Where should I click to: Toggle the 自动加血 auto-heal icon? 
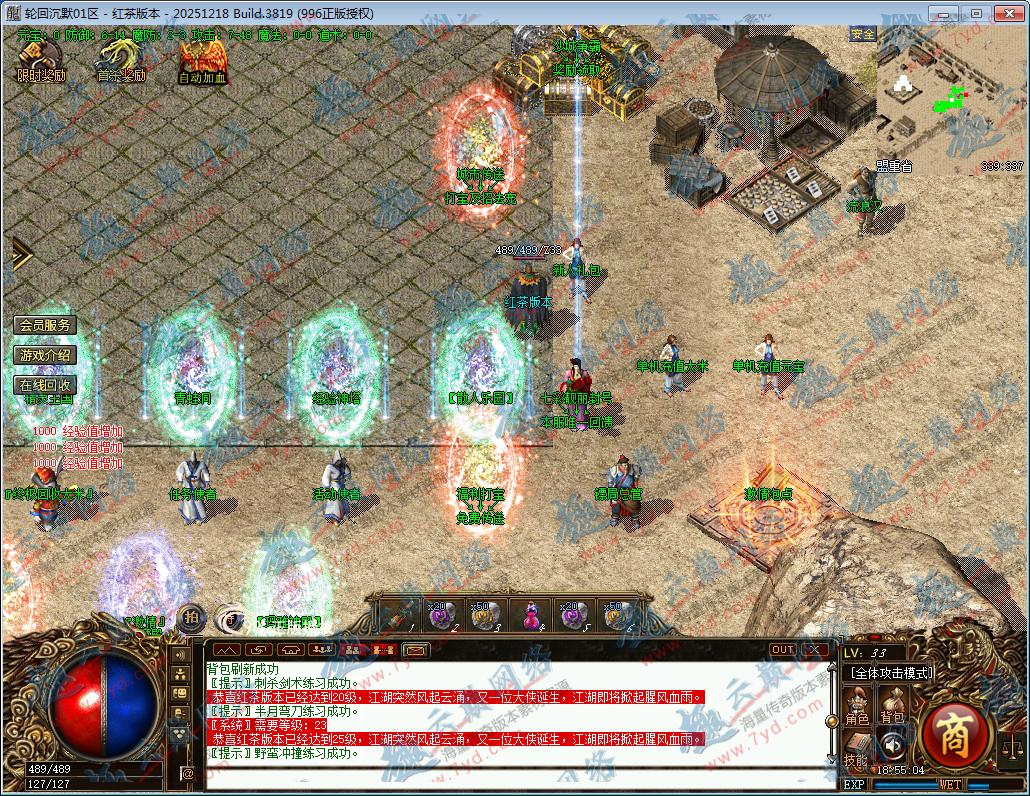(202, 62)
